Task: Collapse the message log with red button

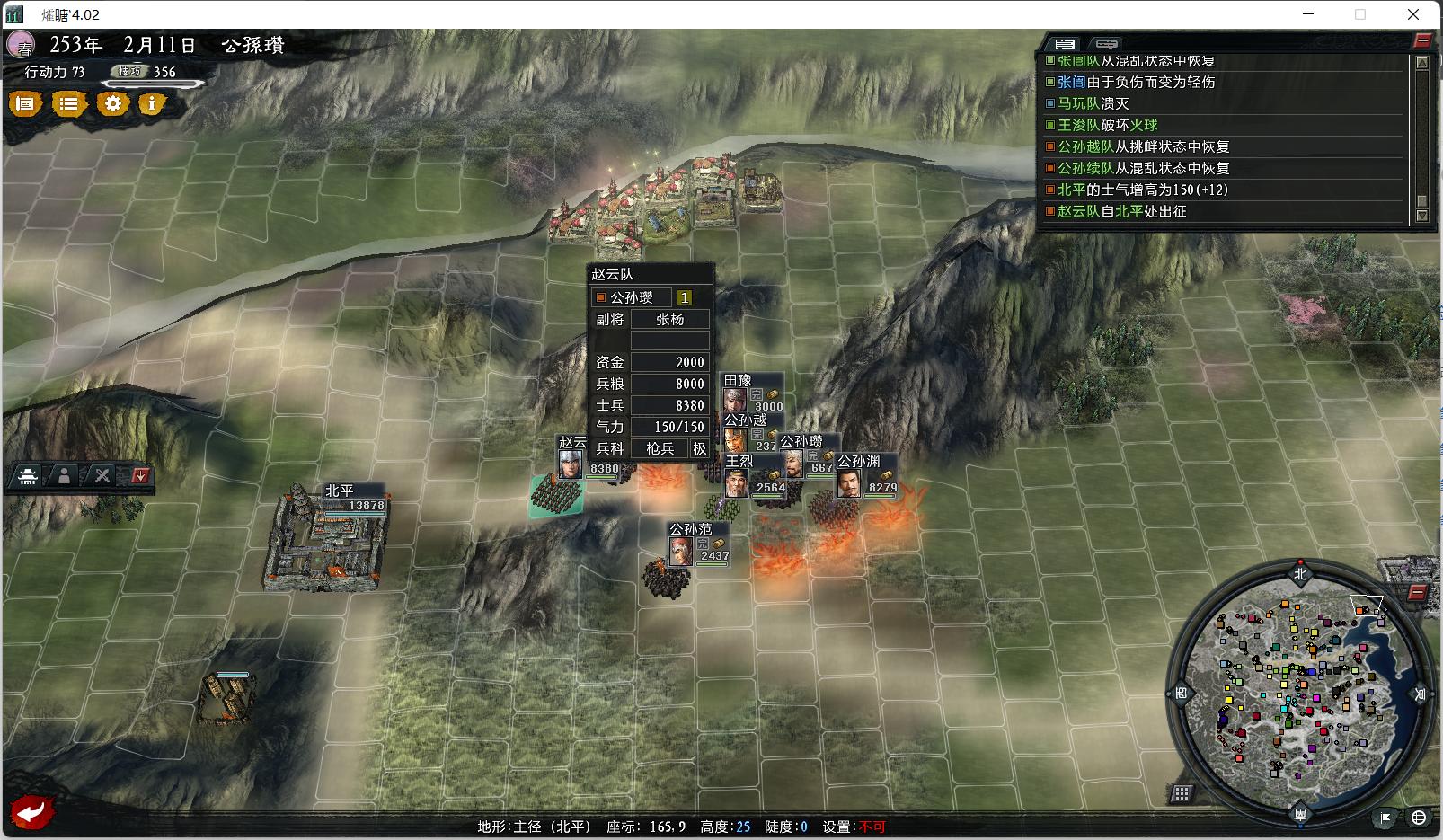Action: [1422, 40]
